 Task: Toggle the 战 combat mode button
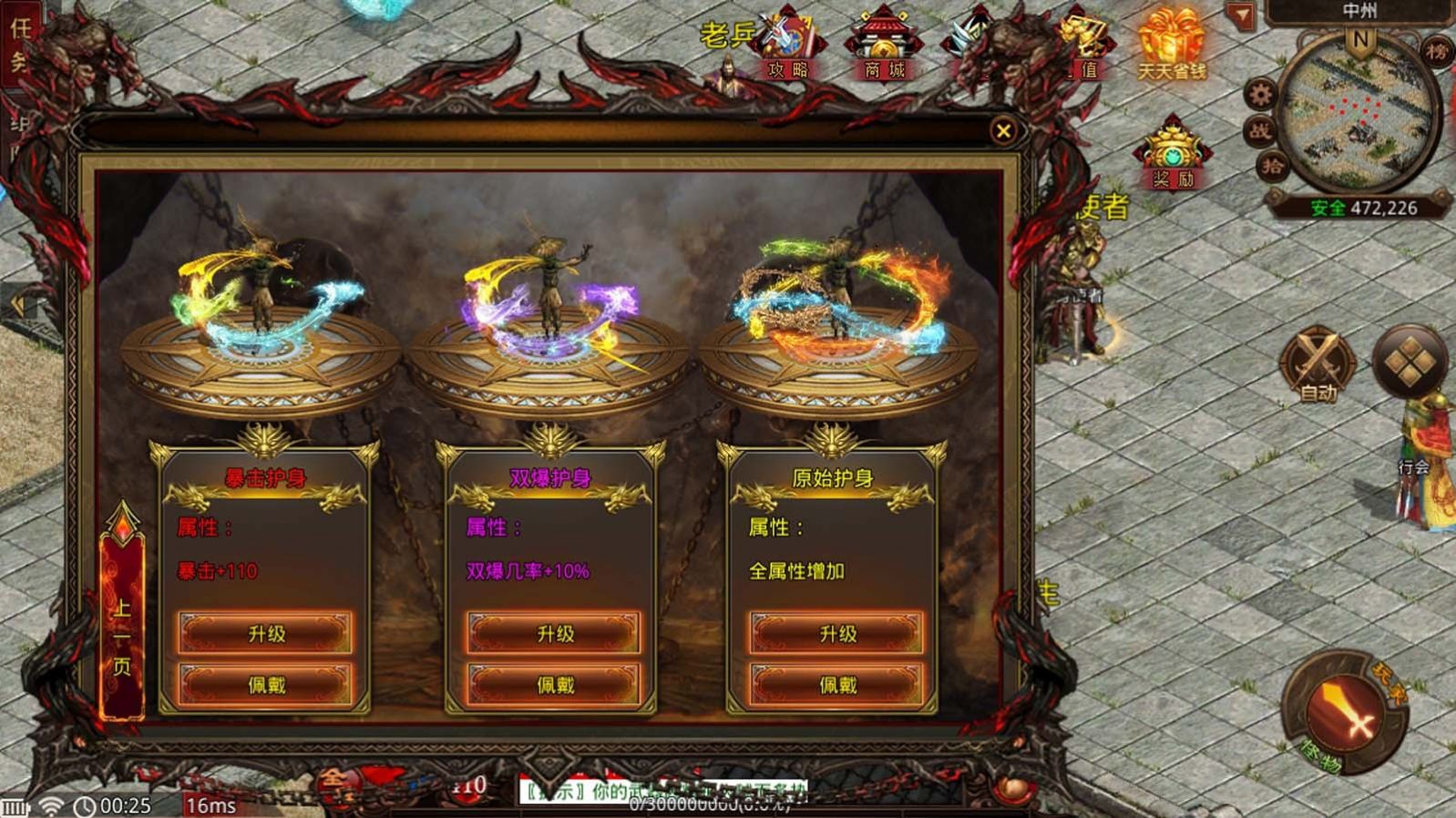coord(1260,130)
